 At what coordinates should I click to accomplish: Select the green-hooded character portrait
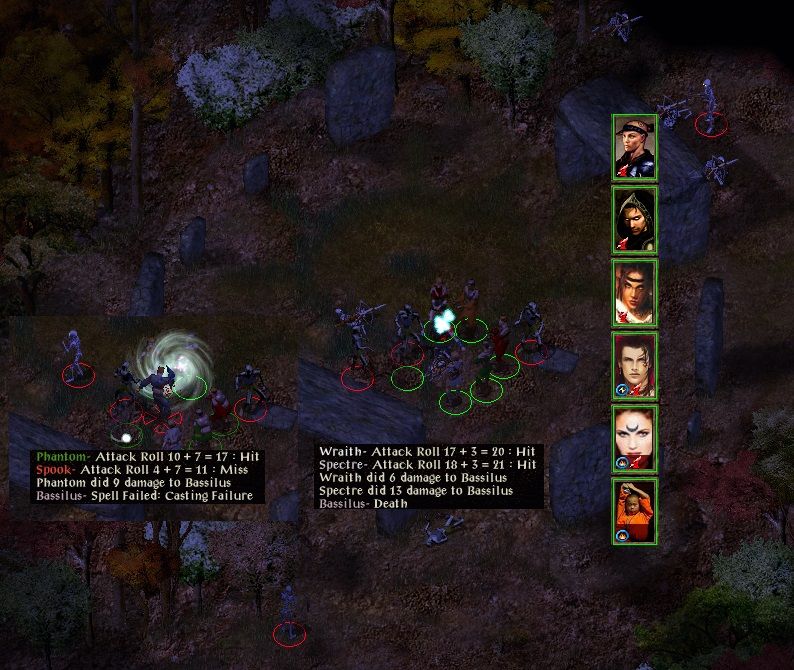pyautogui.click(x=634, y=220)
